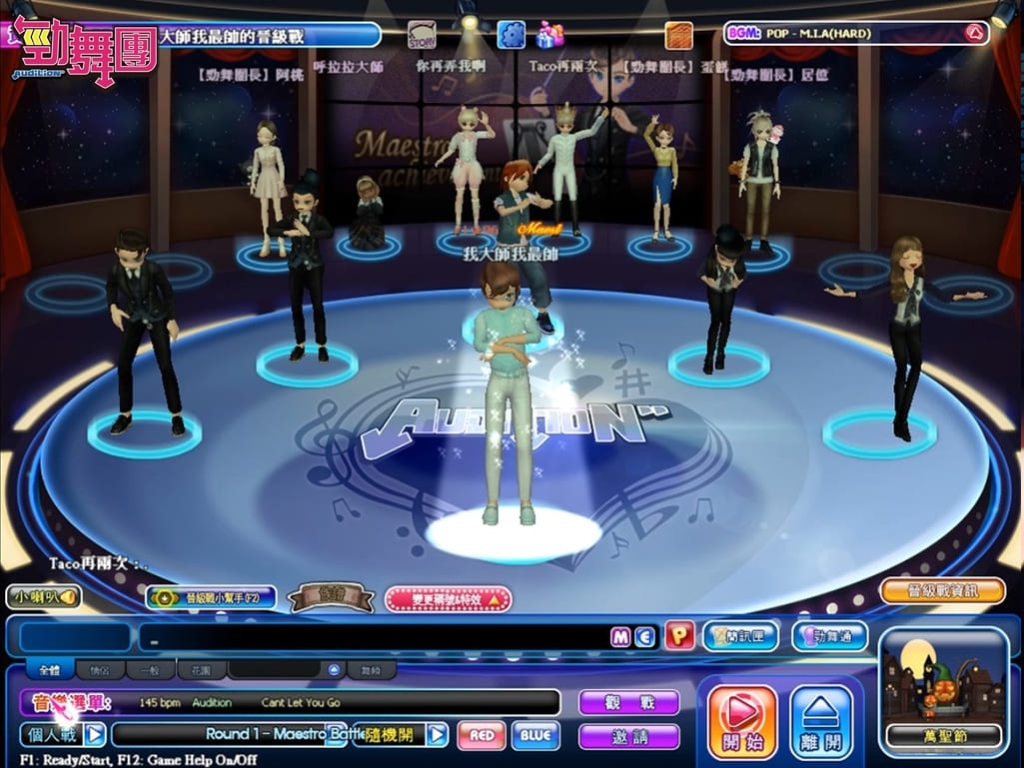The height and width of the screenshot is (768, 1024).
Task: Click the 邀請 invite button
Action: coord(628,736)
